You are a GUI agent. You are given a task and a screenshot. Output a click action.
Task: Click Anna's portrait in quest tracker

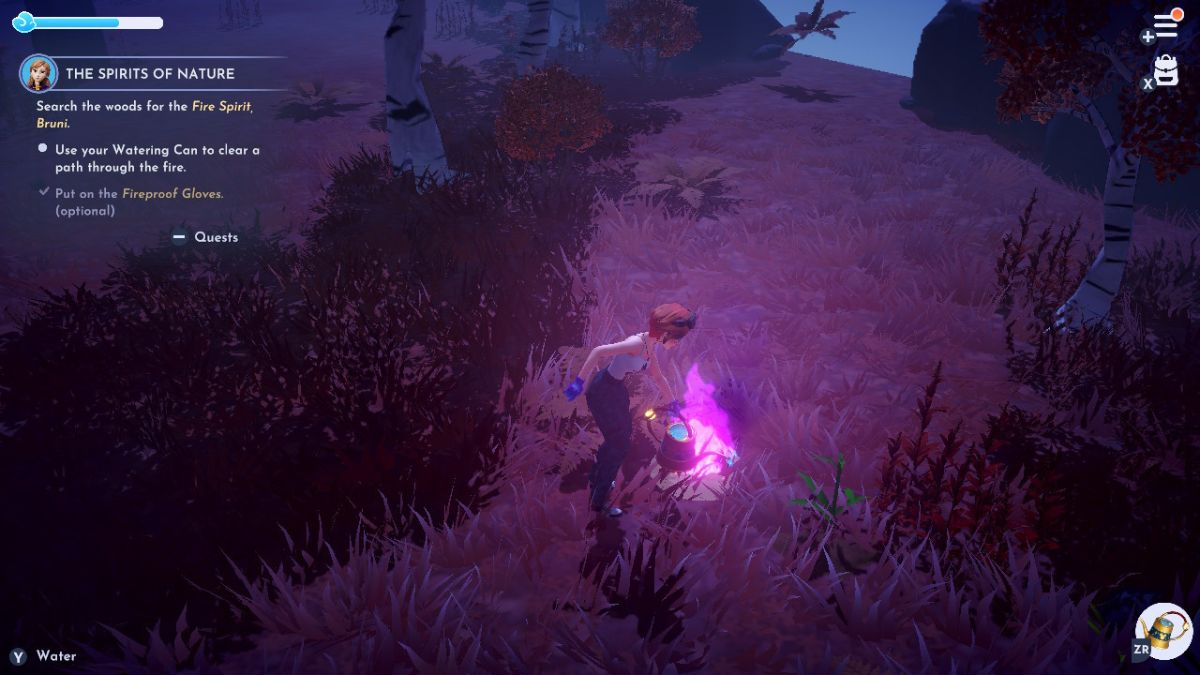(x=39, y=73)
